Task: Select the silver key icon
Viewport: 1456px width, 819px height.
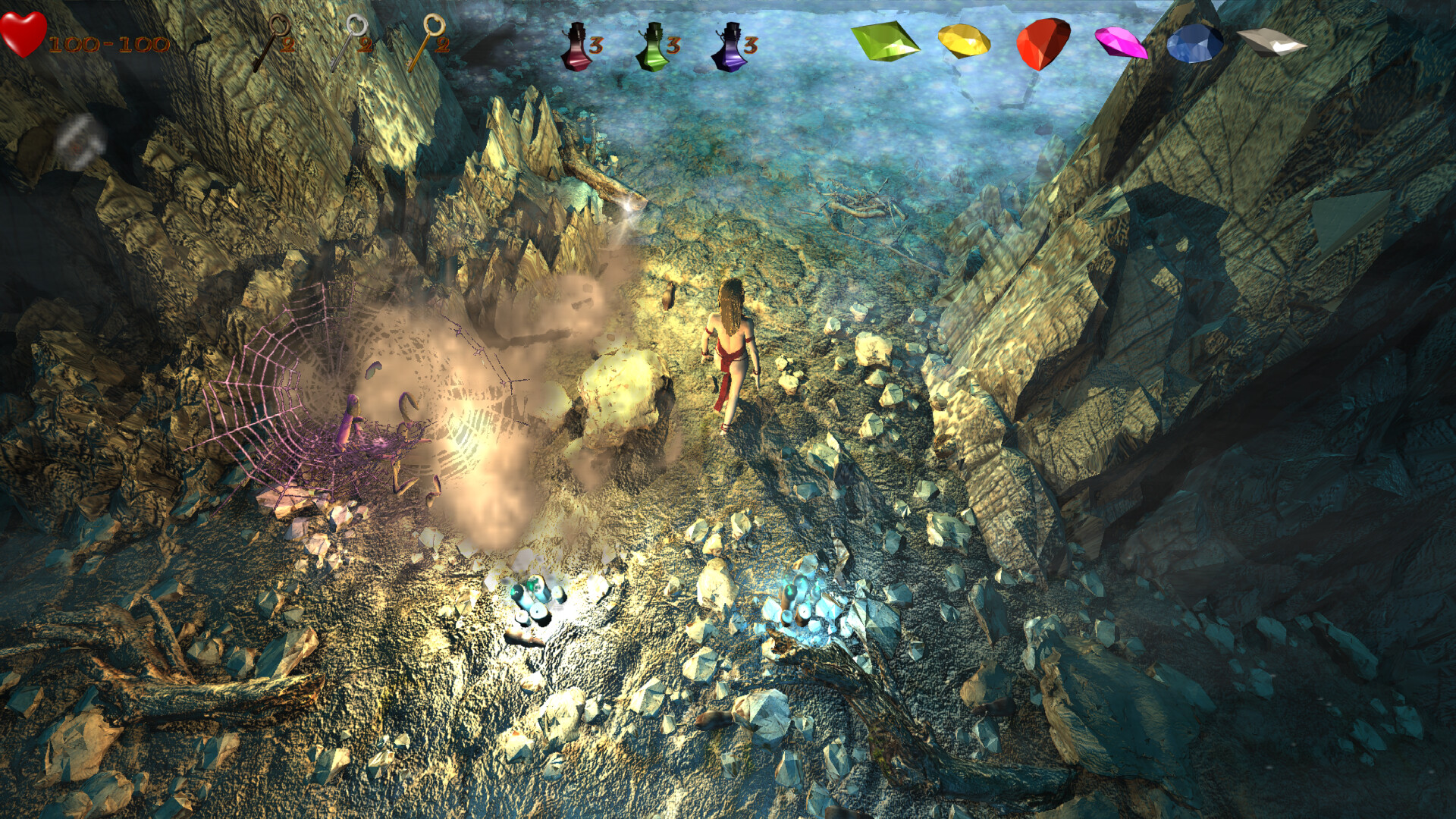Action: [350, 42]
